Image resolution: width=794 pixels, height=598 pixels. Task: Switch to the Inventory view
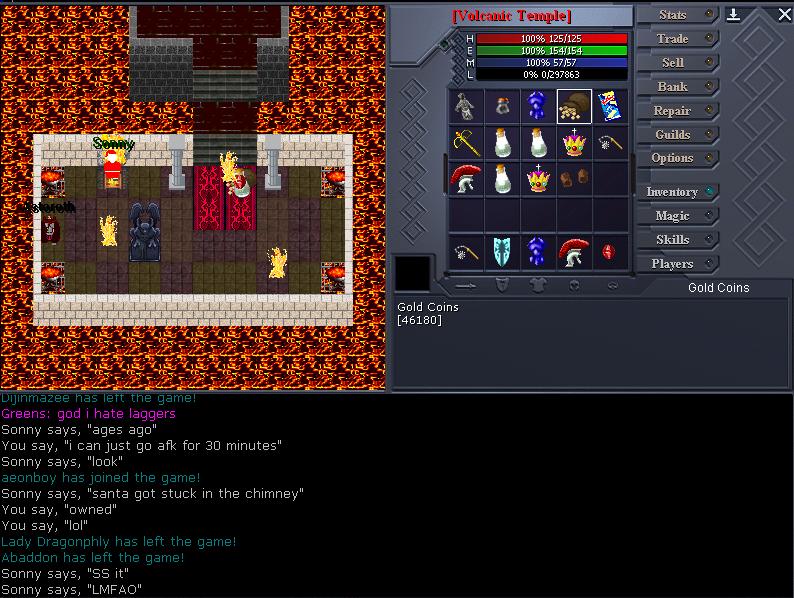tap(673, 192)
